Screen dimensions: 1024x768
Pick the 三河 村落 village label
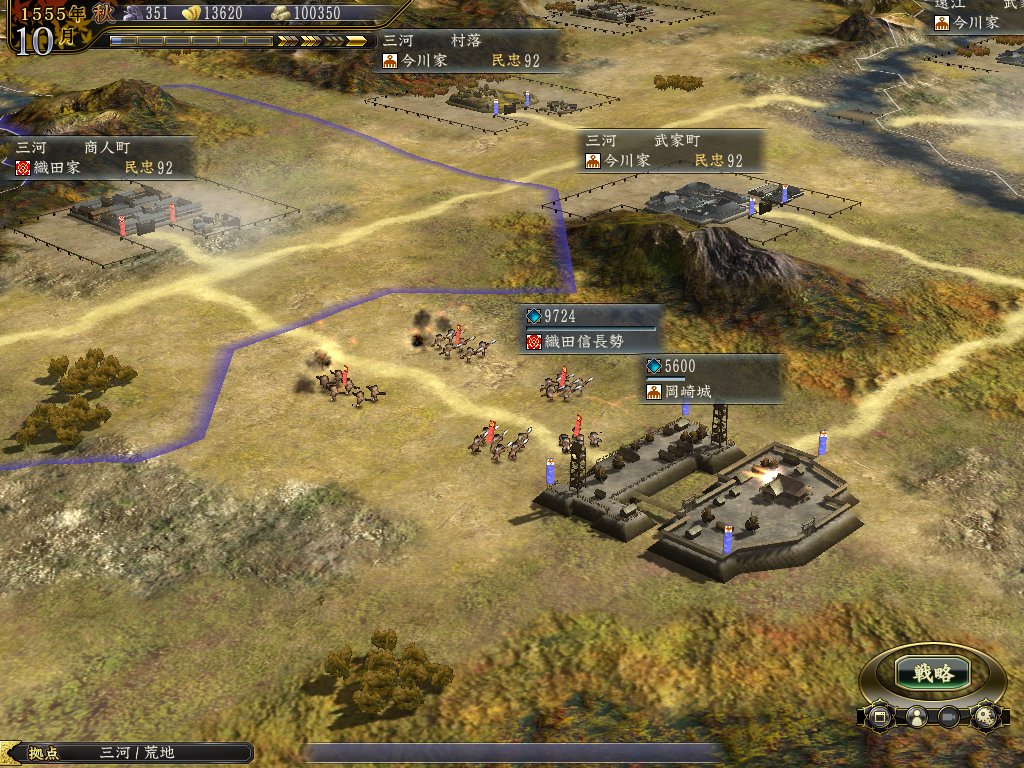coord(466,50)
